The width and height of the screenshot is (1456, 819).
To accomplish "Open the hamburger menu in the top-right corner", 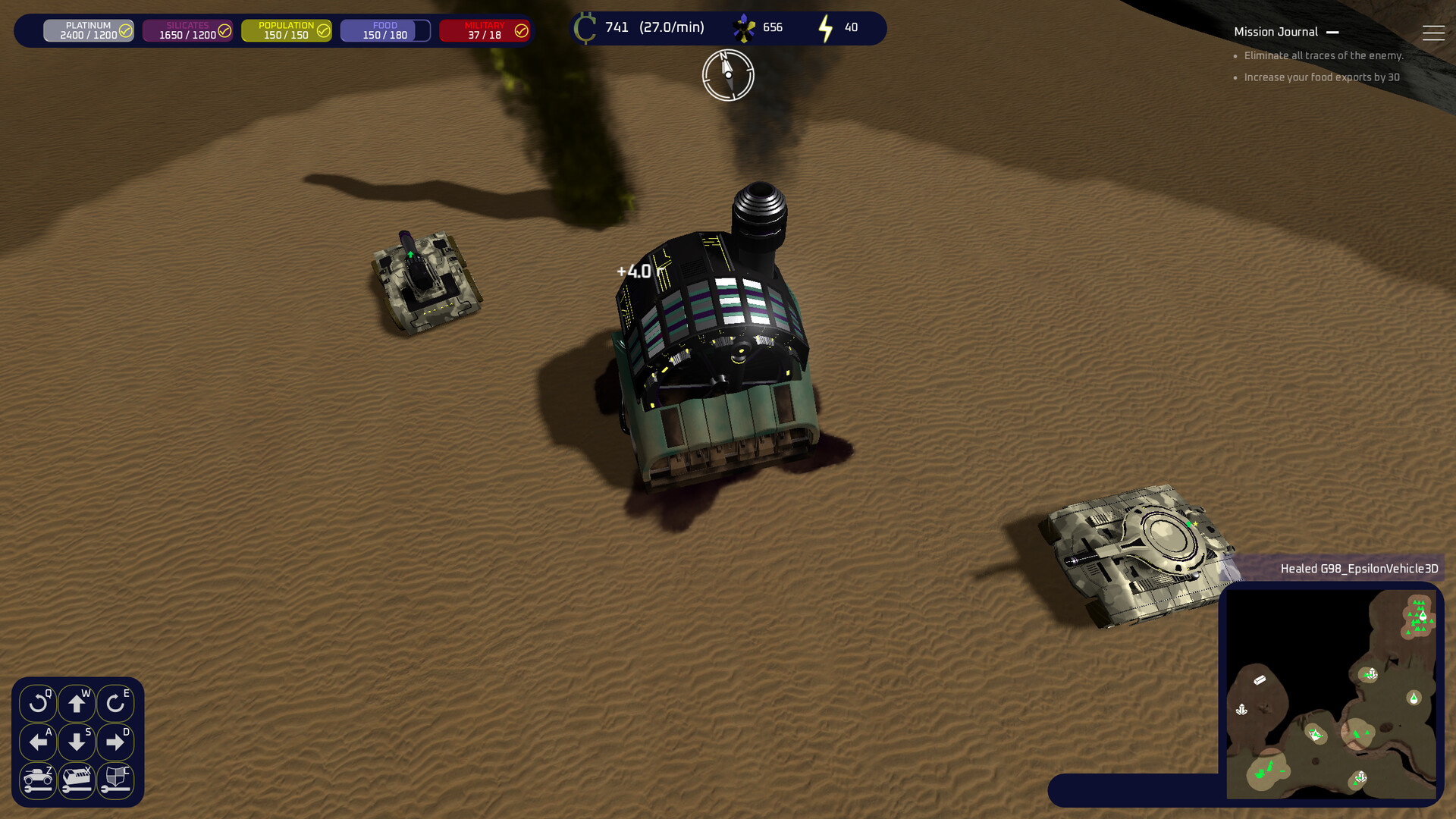I will [1434, 32].
